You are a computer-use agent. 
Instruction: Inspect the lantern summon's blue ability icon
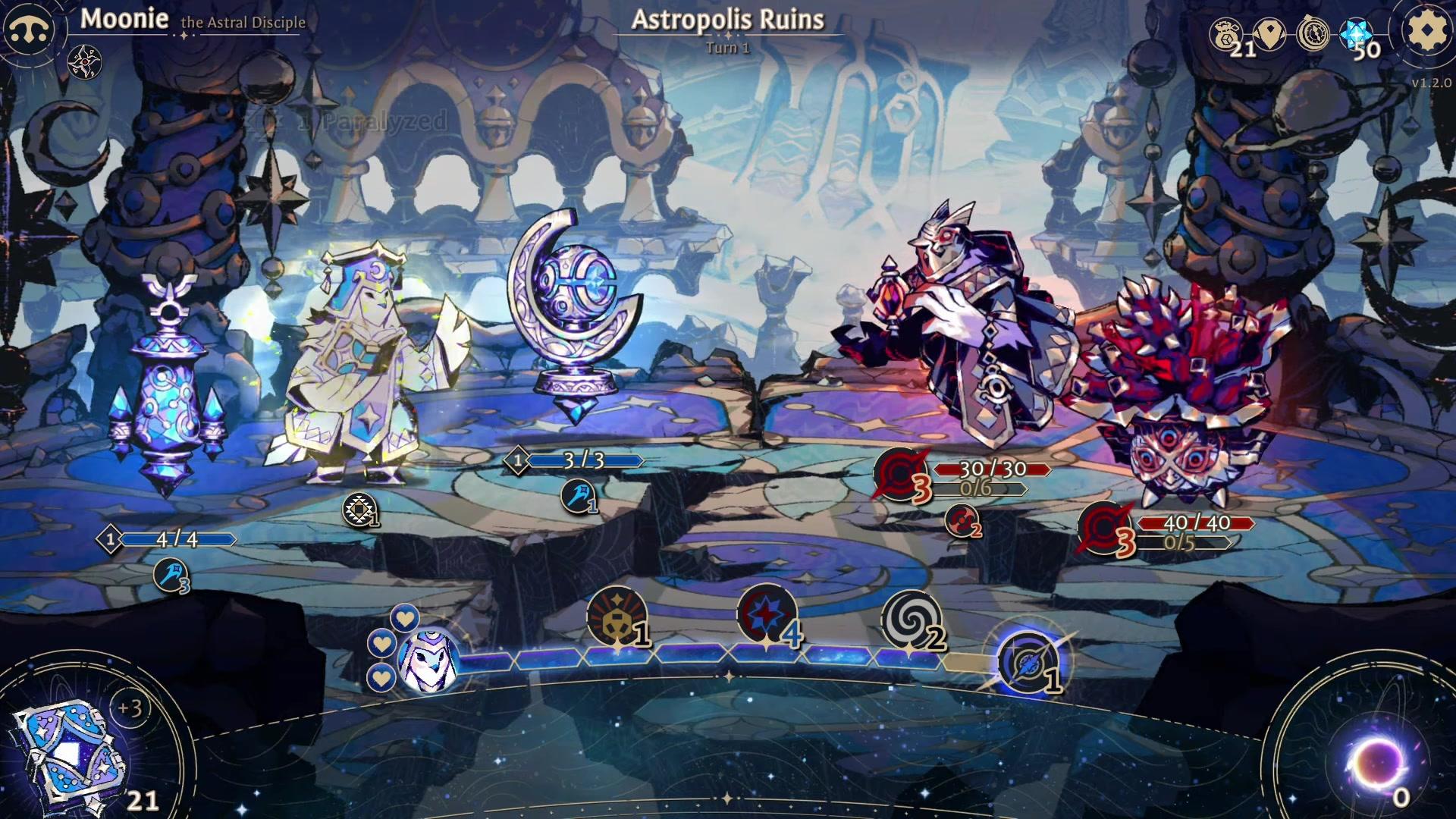click(x=170, y=575)
